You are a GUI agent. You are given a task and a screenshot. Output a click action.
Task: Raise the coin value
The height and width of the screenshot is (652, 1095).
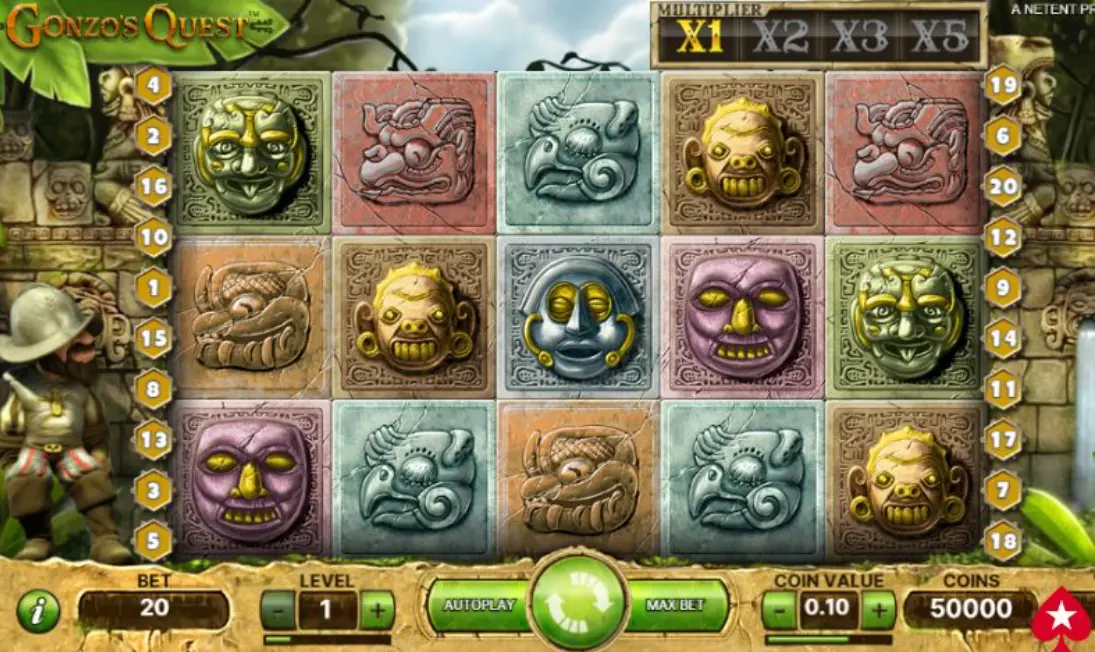click(x=878, y=609)
